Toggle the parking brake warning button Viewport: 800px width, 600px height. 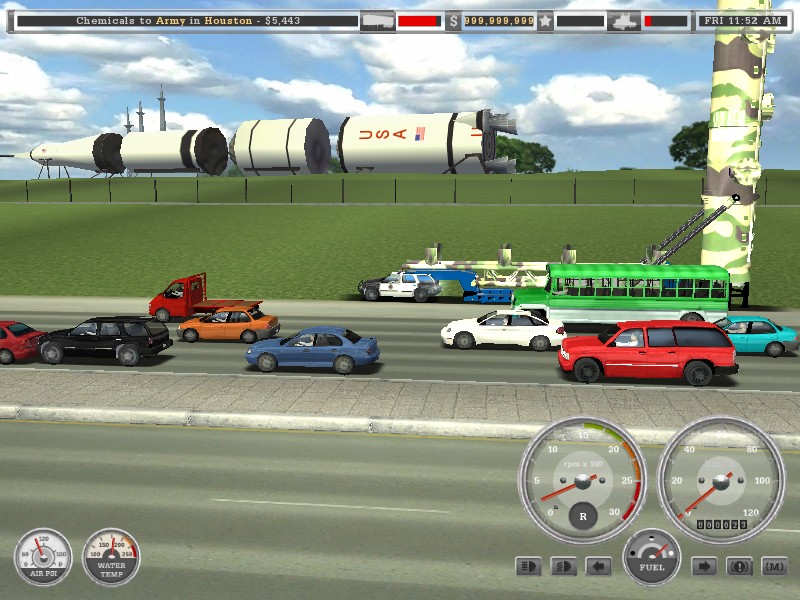coord(739,567)
